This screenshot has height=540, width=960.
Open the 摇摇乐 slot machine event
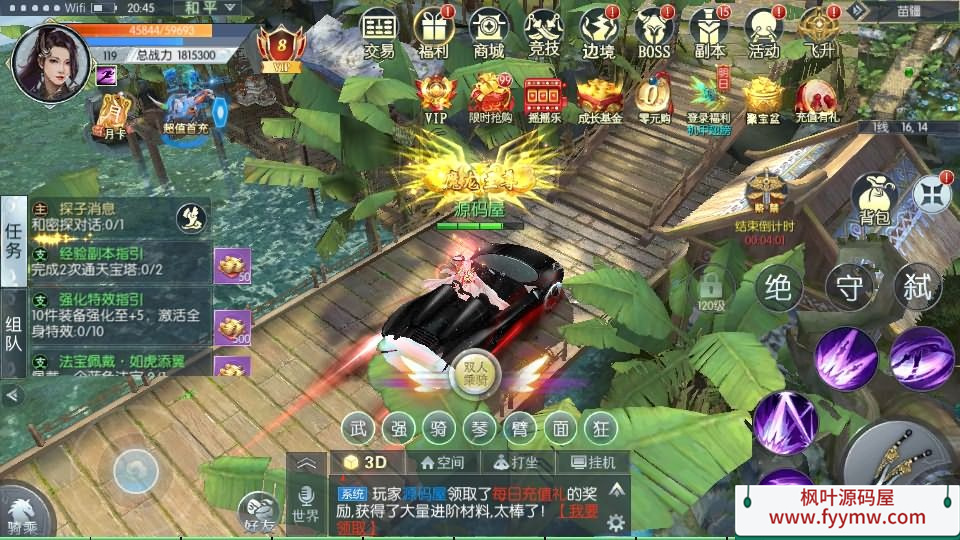[544, 100]
